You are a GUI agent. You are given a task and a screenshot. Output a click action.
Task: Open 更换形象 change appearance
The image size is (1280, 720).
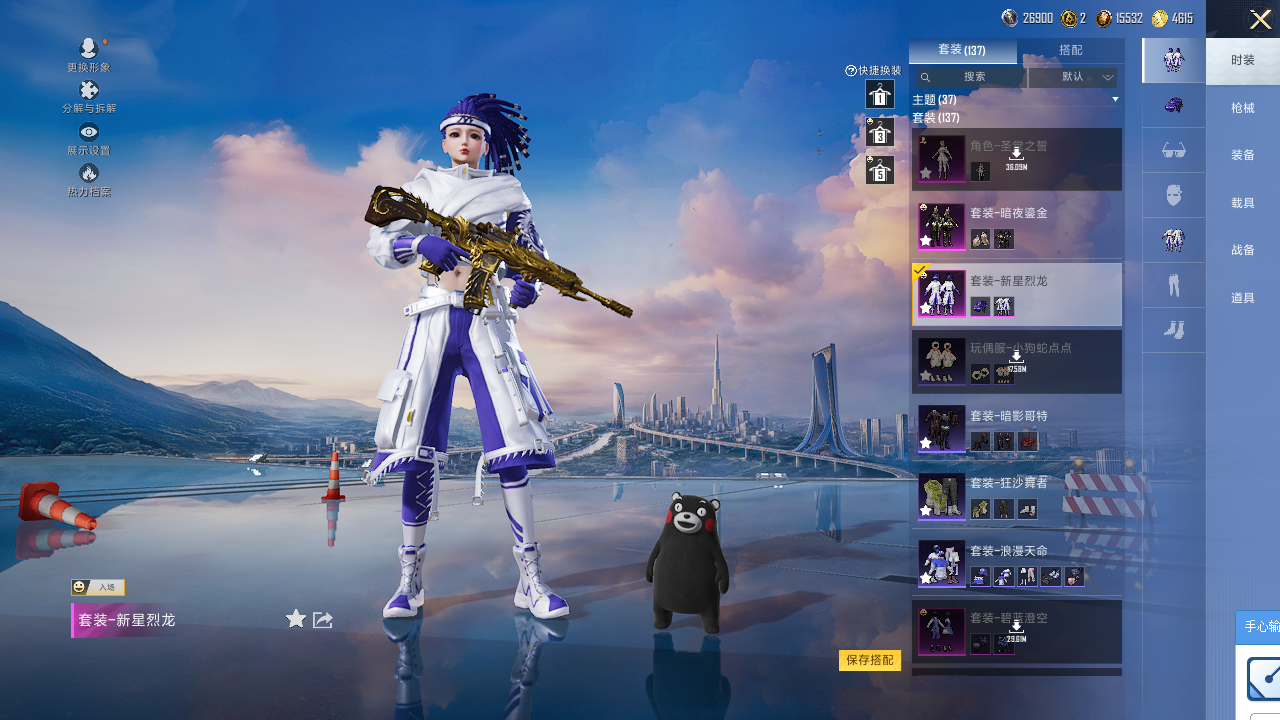tap(89, 54)
